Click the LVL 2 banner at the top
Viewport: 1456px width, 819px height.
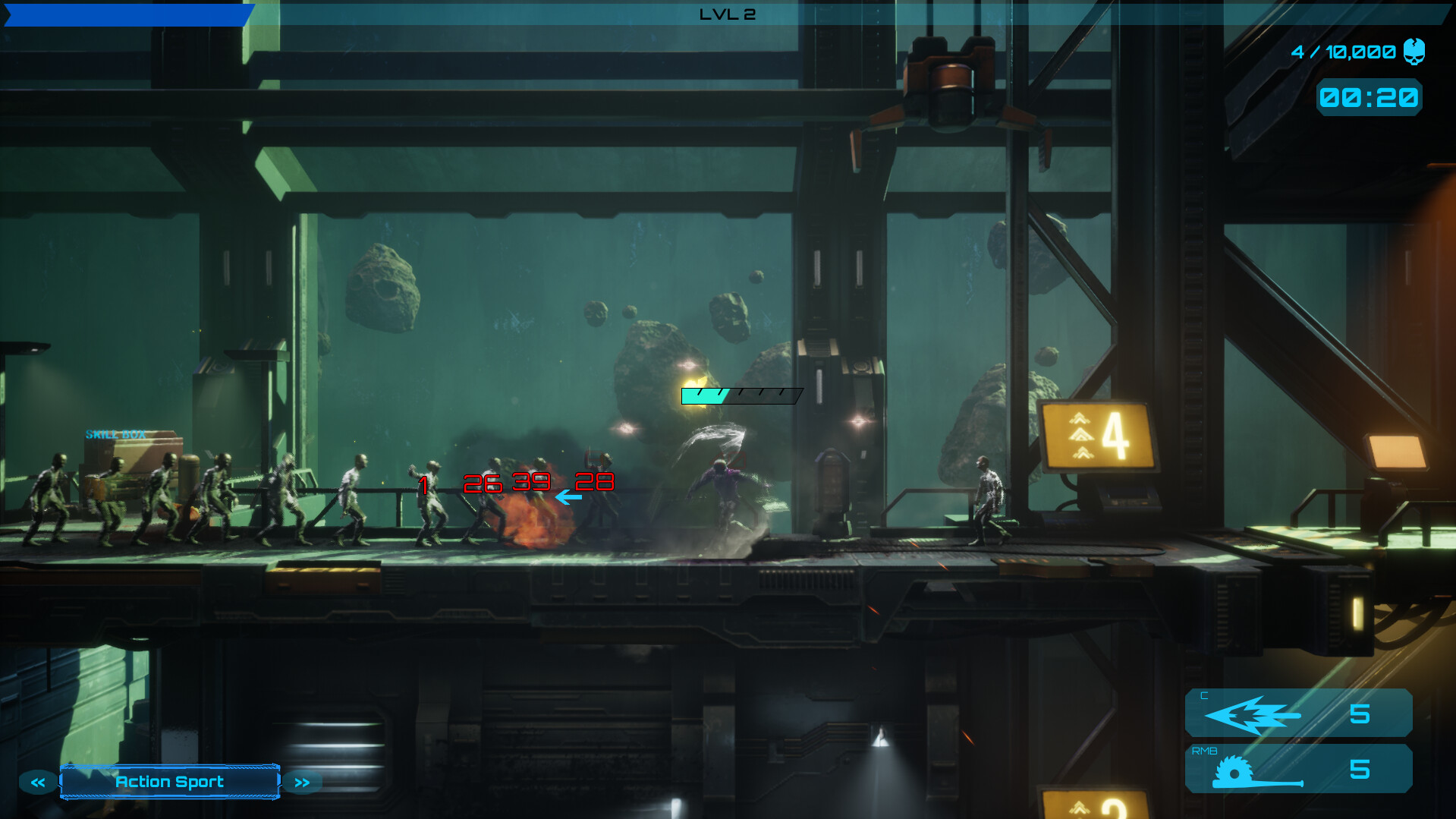click(x=727, y=12)
